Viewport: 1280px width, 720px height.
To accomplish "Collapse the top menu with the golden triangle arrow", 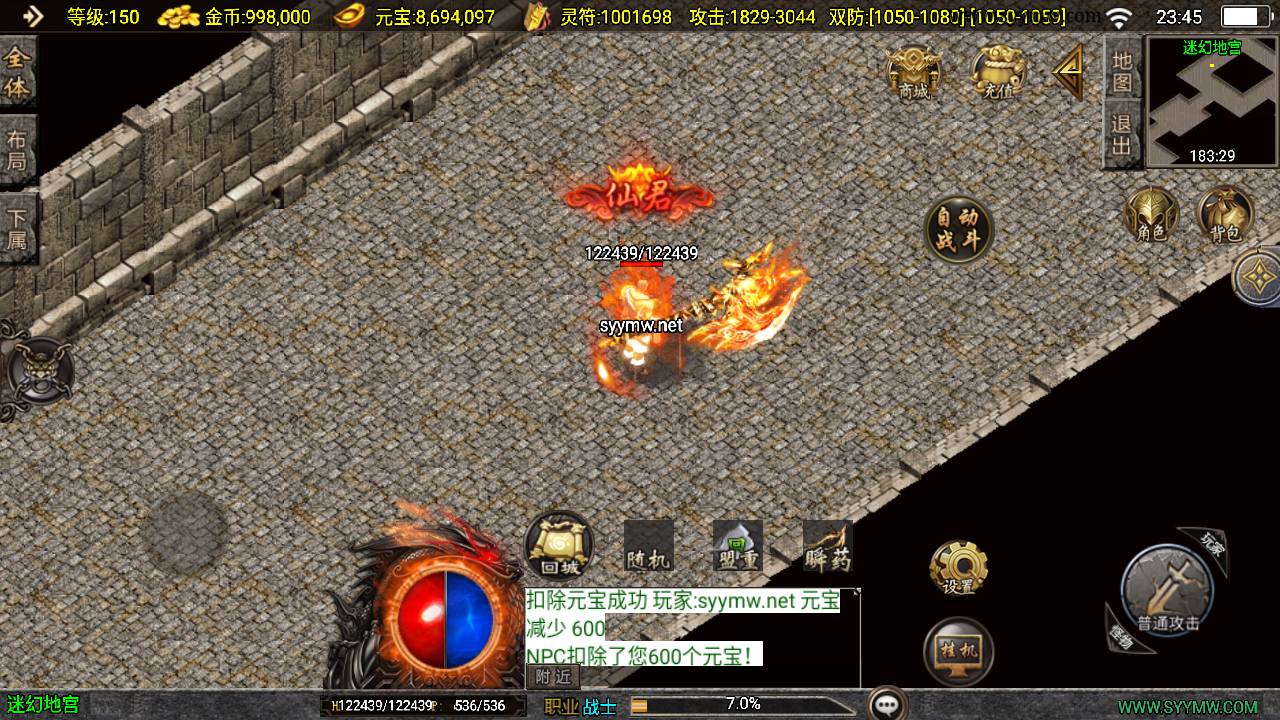I will coord(1069,71).
